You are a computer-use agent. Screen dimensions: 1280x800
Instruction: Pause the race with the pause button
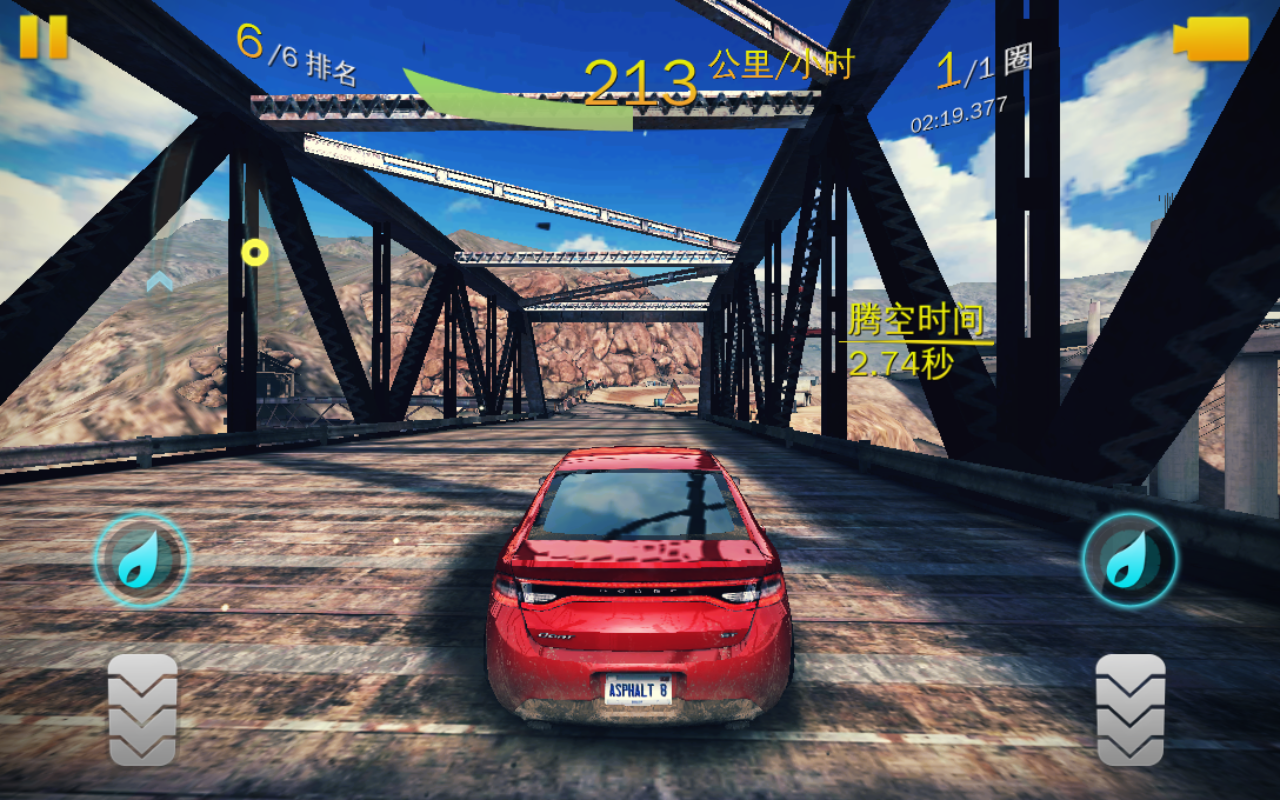(x=43, y=37)
